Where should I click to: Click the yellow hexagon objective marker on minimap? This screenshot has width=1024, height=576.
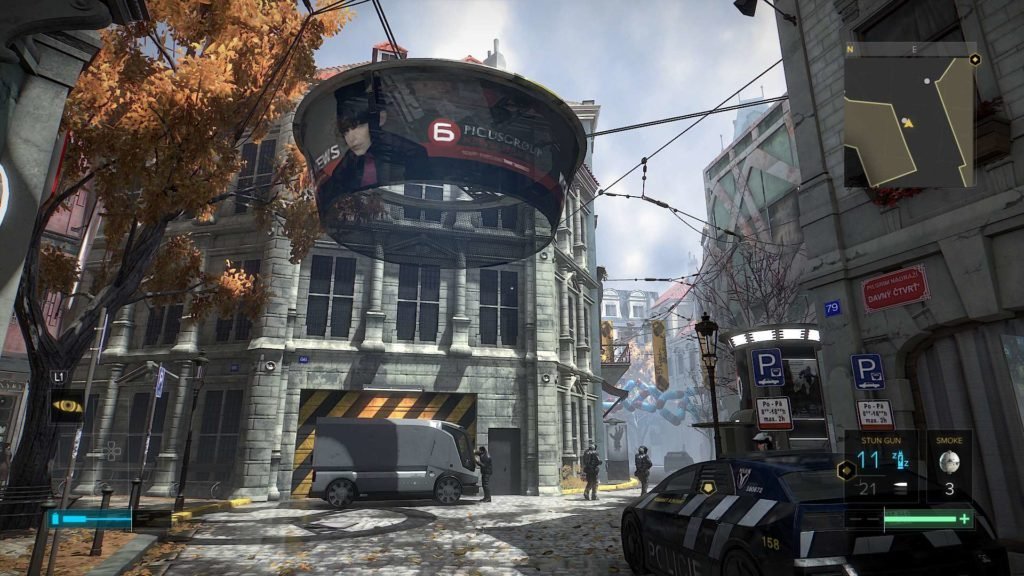pyautogui.click(x=974, y=59)
